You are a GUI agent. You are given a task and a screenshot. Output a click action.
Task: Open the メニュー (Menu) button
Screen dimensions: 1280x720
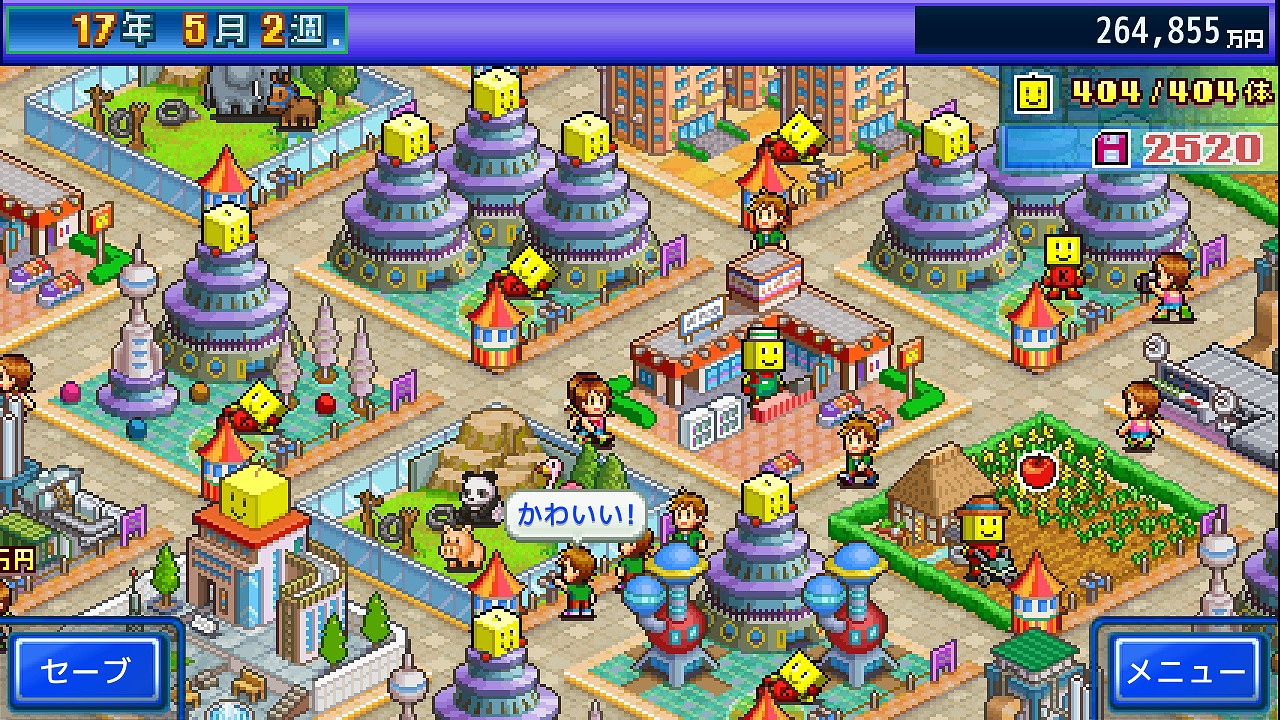coord(1187,671)
